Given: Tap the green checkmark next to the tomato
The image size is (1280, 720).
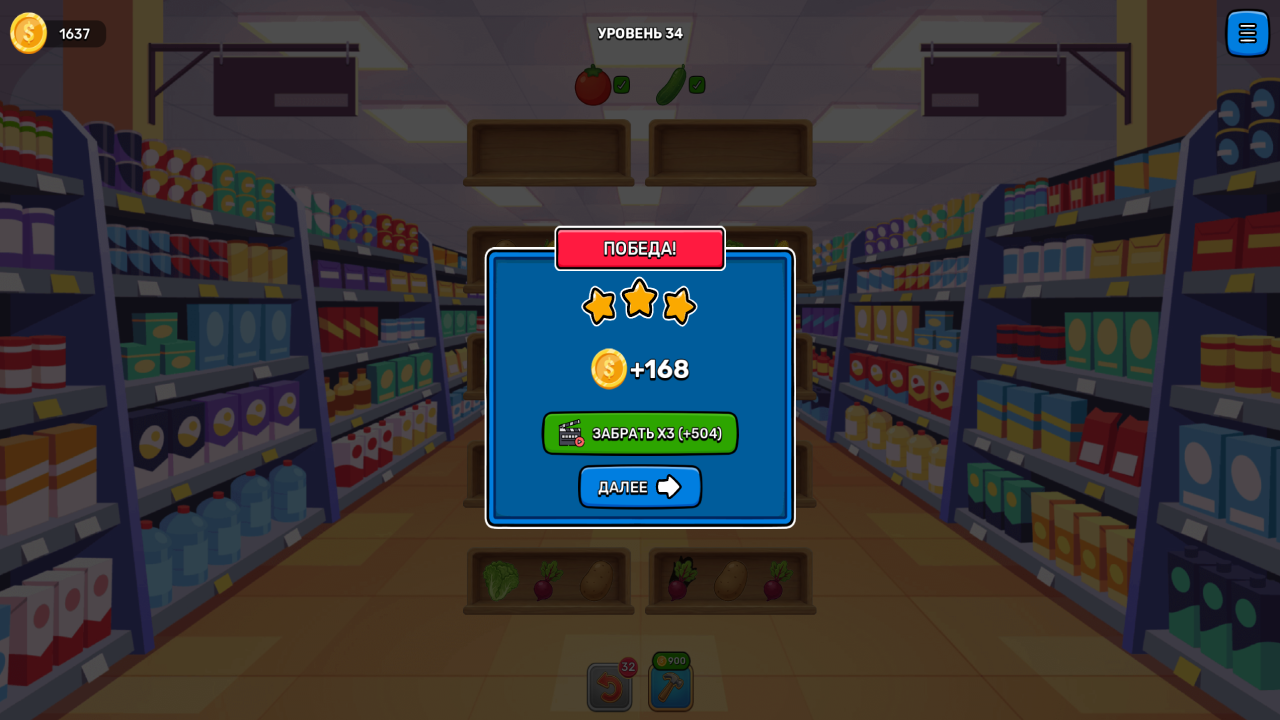Looking at the screenshot, I should pyautogui.click(x=620, y=85).
